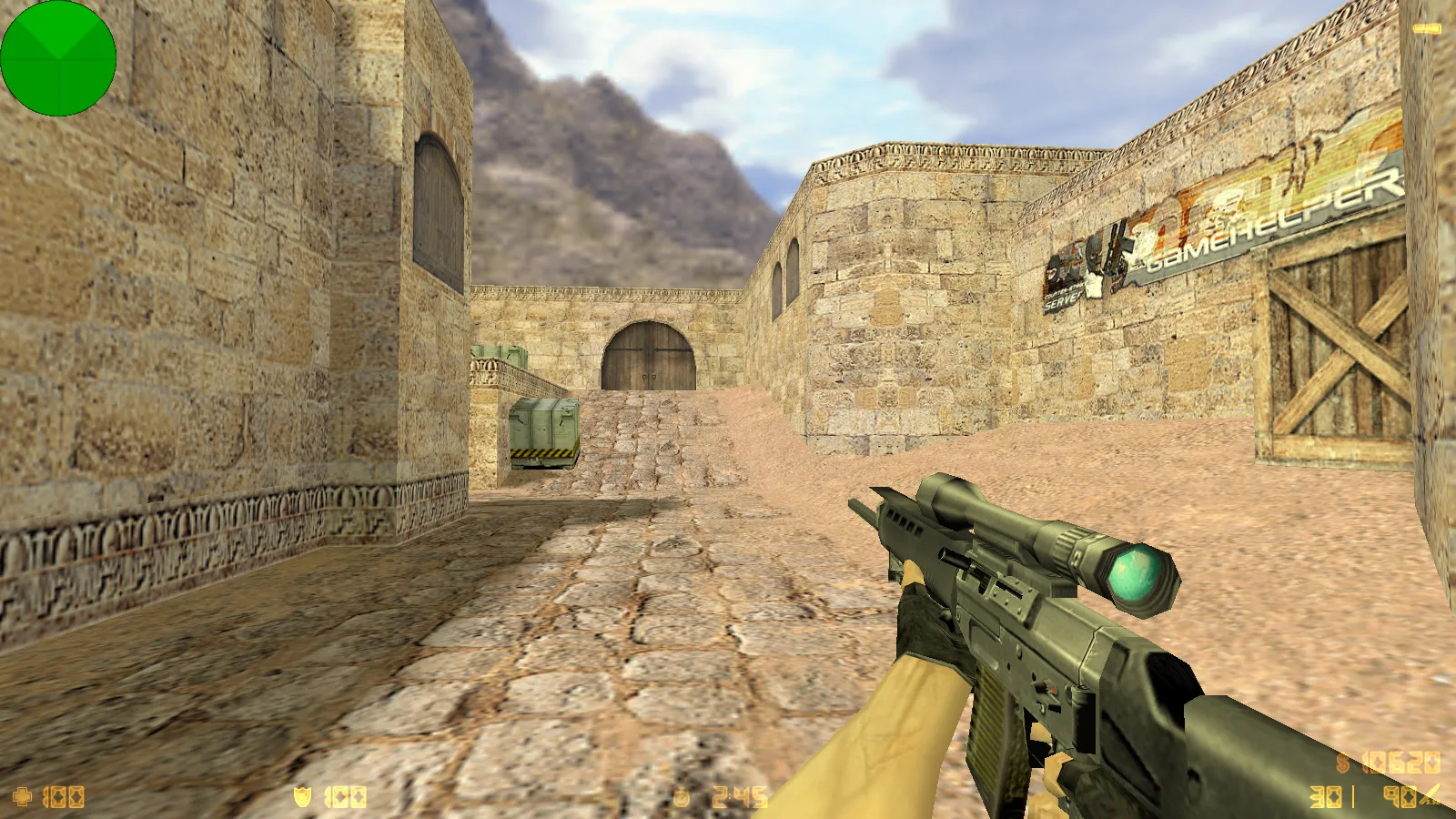This screenshot has width=1456, height=819.
Task: Click the green circular radar
Action: 58,58
